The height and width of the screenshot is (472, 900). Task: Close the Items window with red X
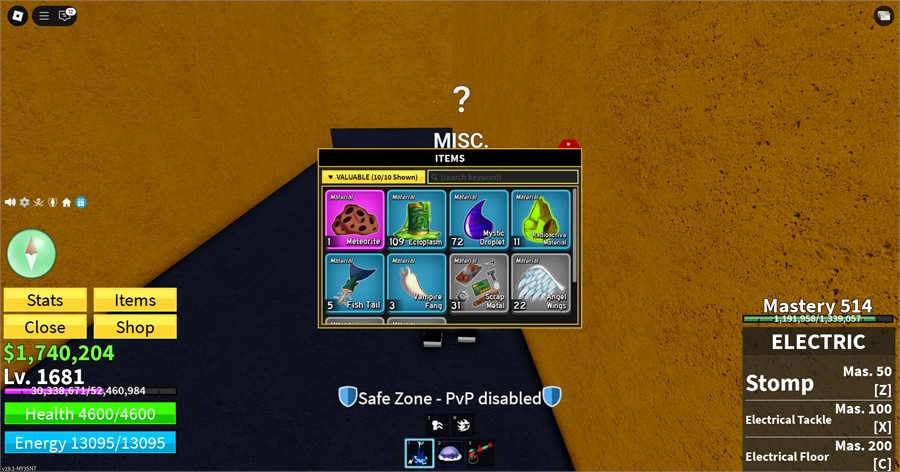[568, 145]
